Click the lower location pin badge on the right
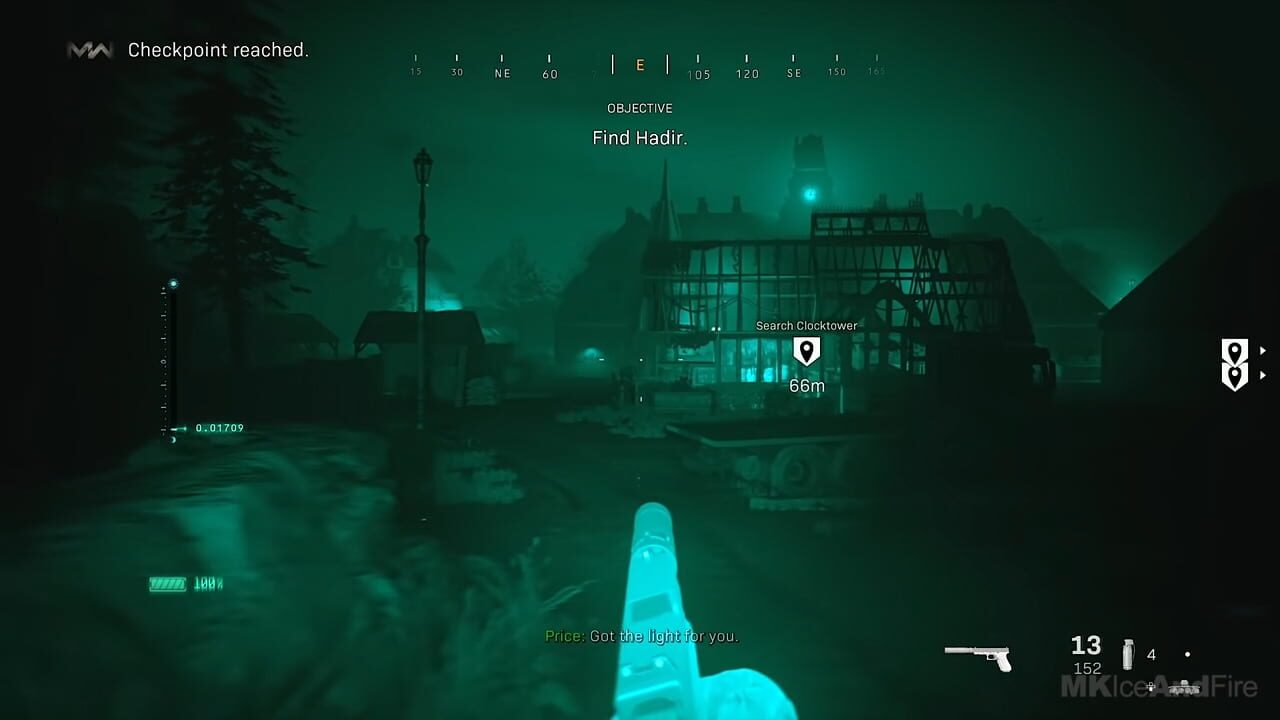The height and width of the screenshot is (720, 1280). [x=1235, y=375]
